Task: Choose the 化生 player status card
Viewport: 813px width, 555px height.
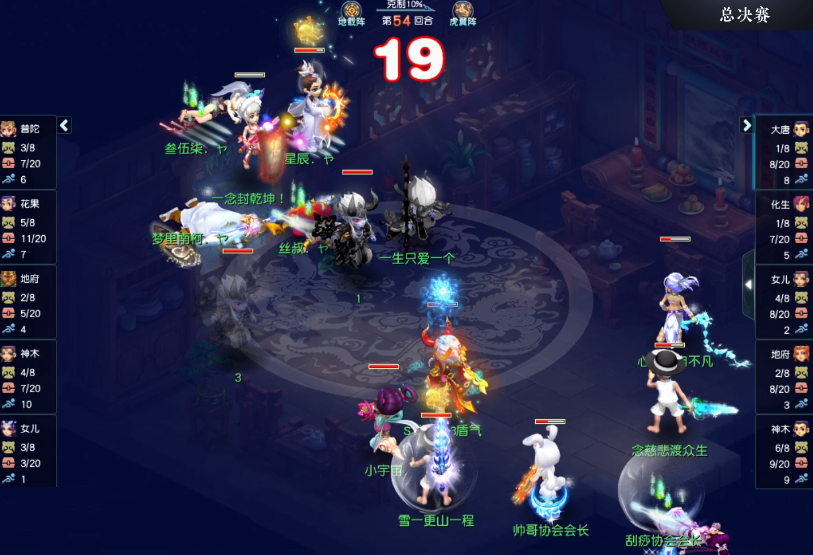Action: tap(784, 227)
